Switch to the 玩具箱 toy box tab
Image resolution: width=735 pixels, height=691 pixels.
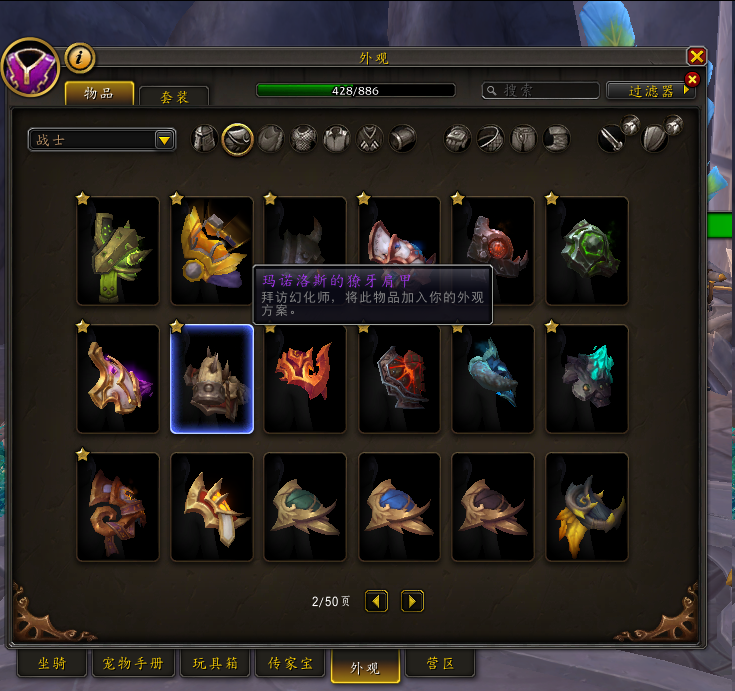tap(213, 664)
